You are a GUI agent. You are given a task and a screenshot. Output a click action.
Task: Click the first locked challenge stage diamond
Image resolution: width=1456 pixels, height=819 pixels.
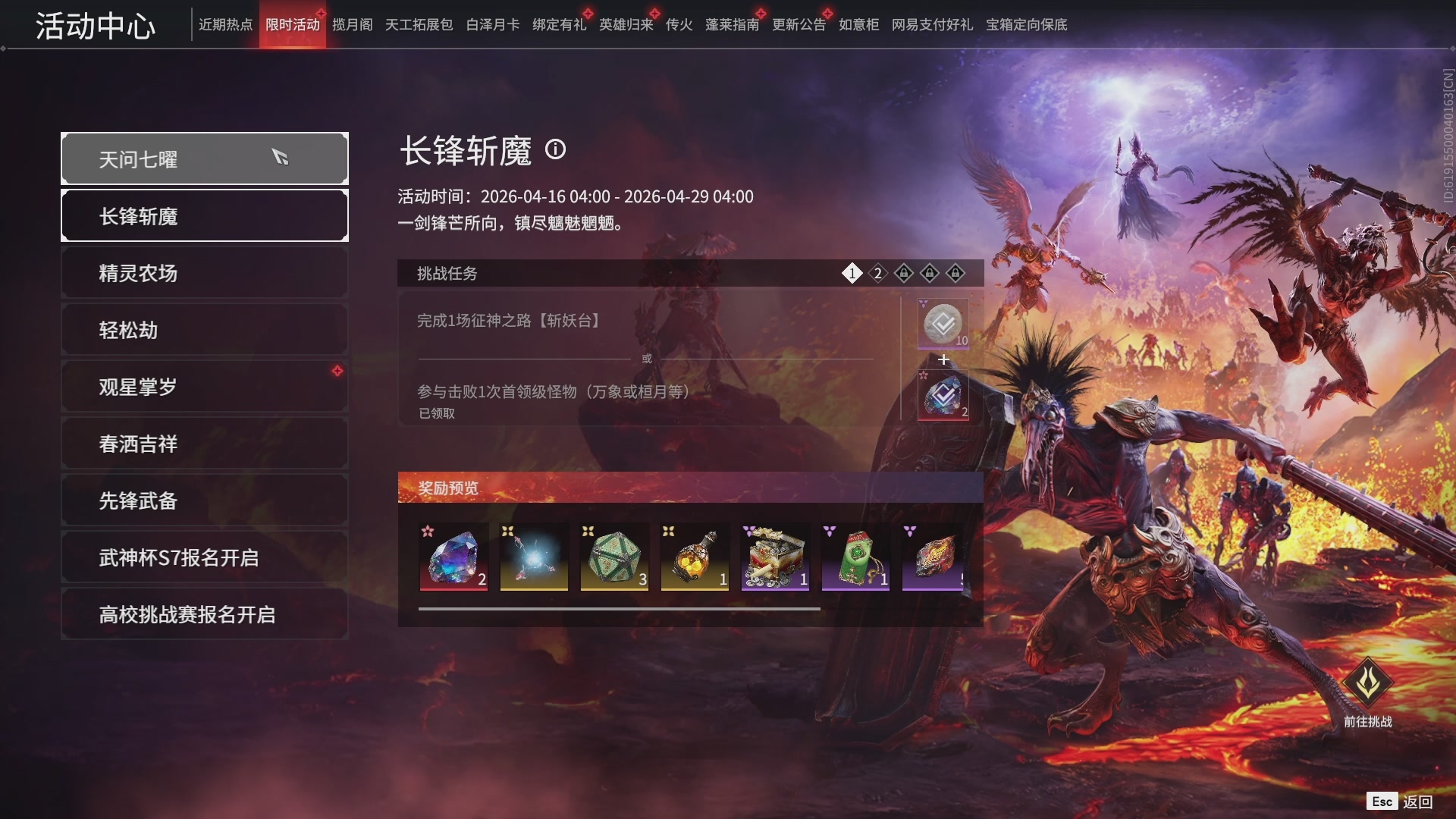(903, 273)
